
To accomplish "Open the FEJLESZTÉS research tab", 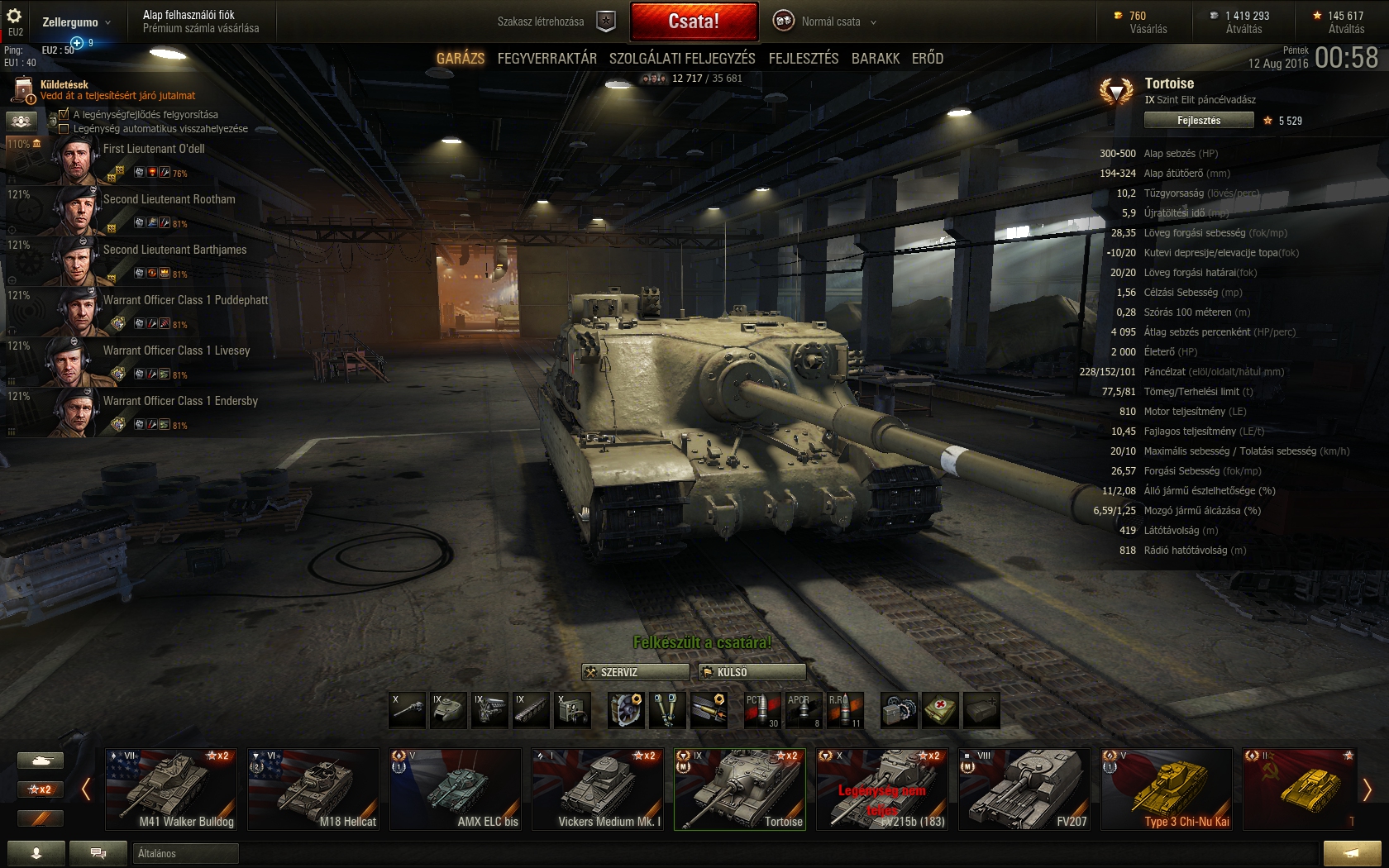I will click(803, 59).
